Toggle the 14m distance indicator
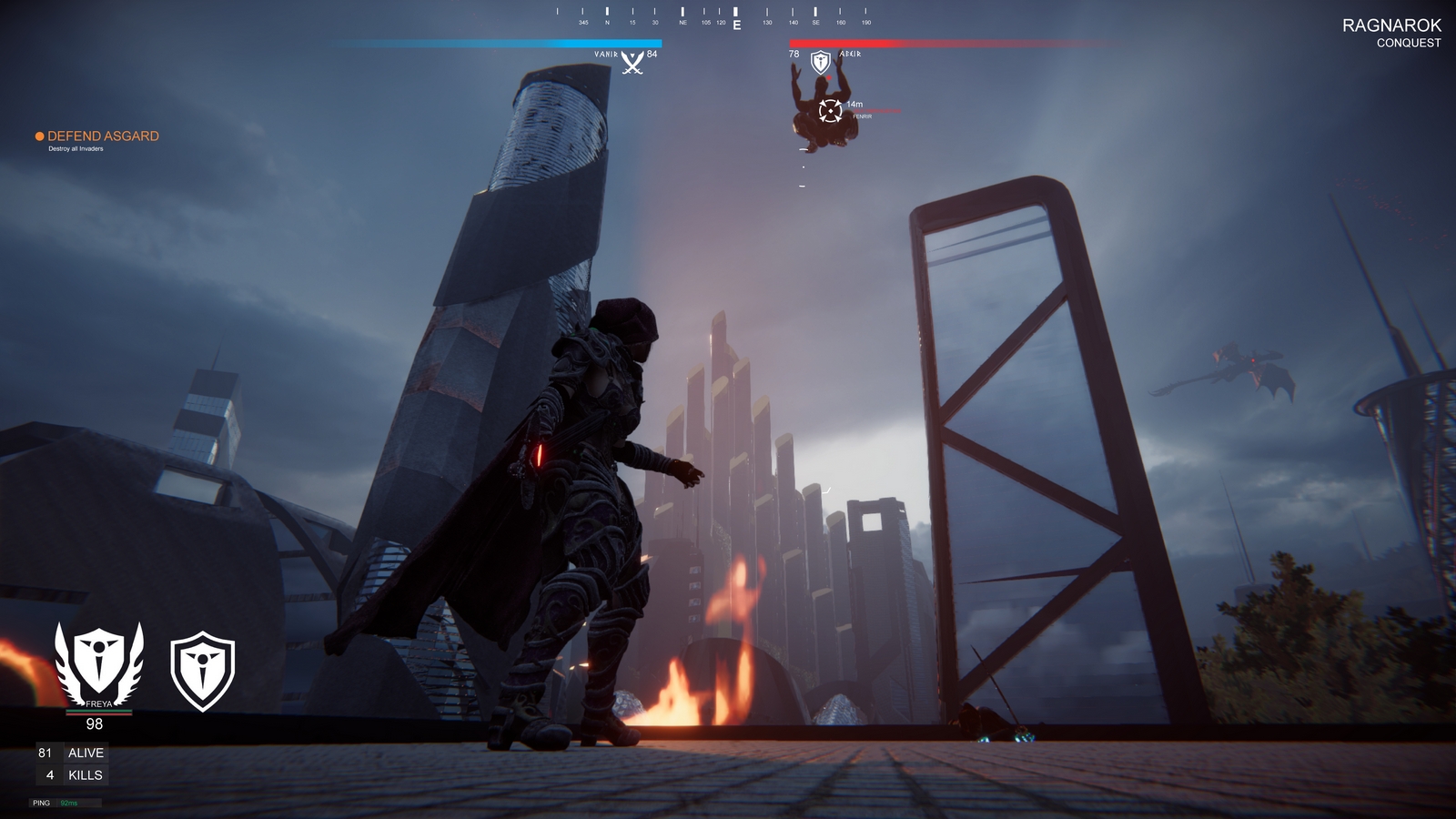This screenshot has height=819, width=1456. (854, 105)
